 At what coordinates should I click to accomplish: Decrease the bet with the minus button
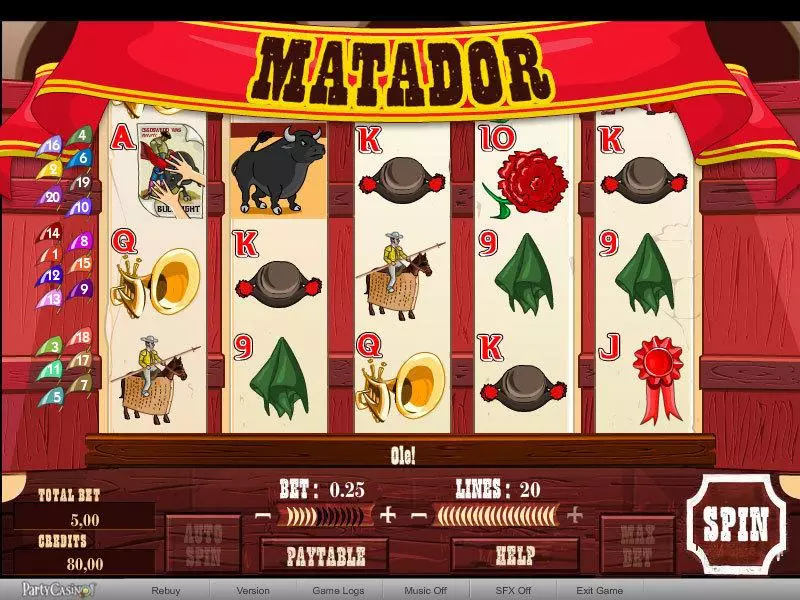click(x=263, y=516)
